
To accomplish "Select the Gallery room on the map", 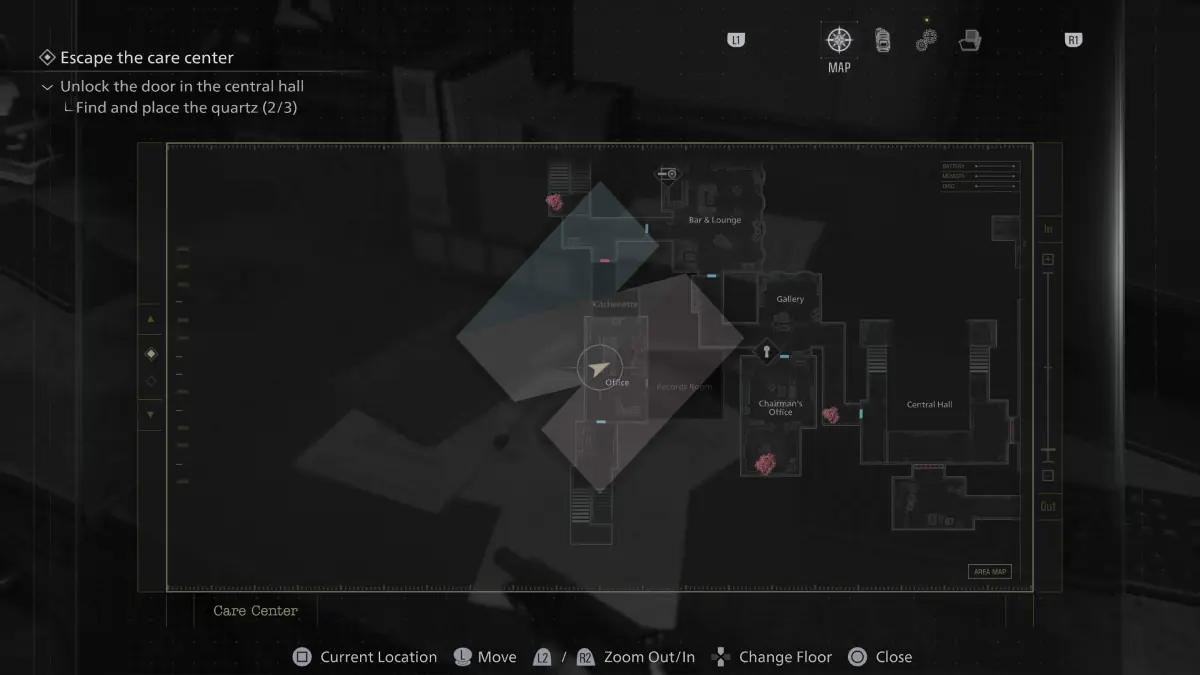I will pos(790,299).
